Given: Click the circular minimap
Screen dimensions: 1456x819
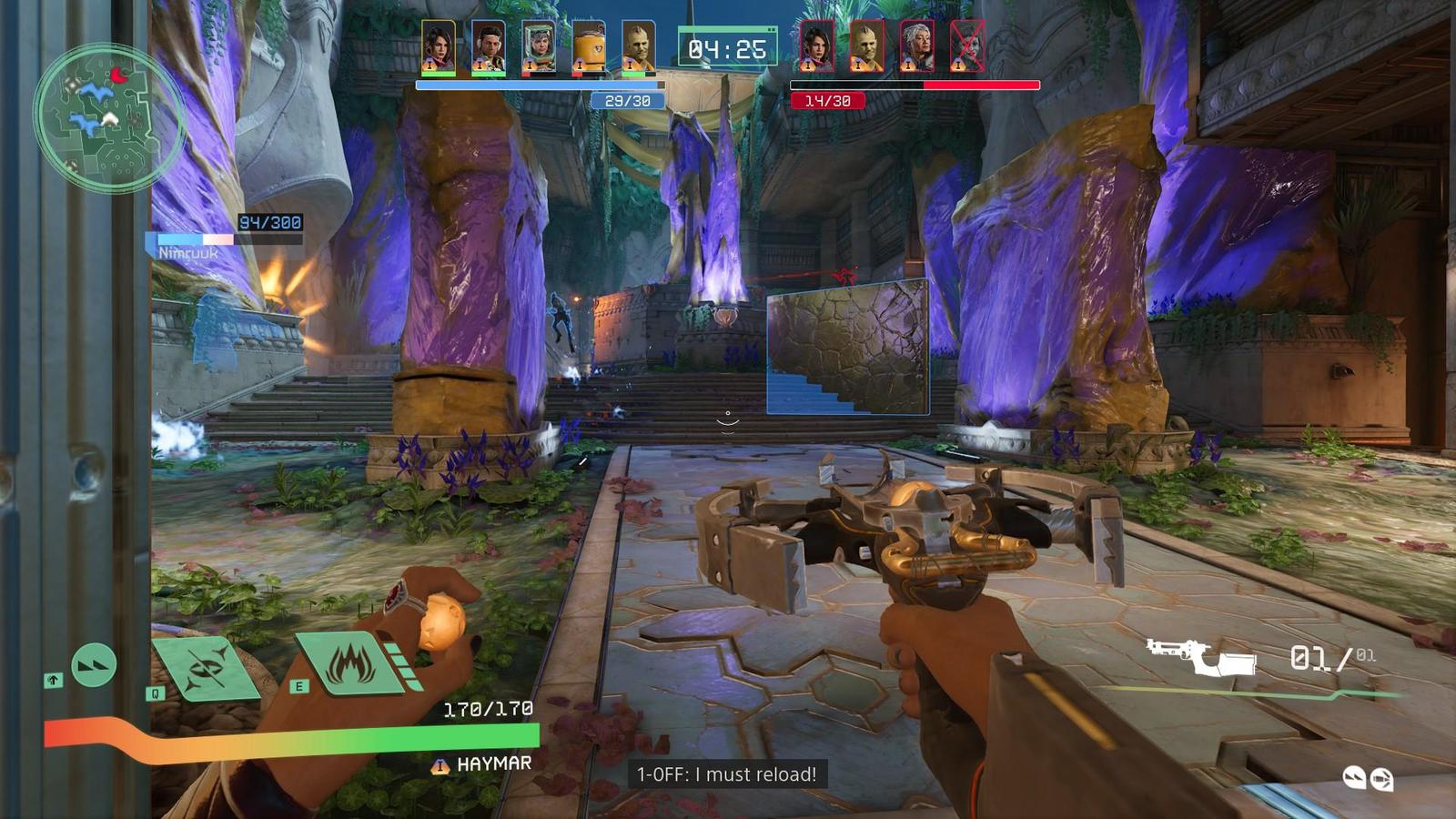Looking at the screenshot, I should click(x=108, y=115).
